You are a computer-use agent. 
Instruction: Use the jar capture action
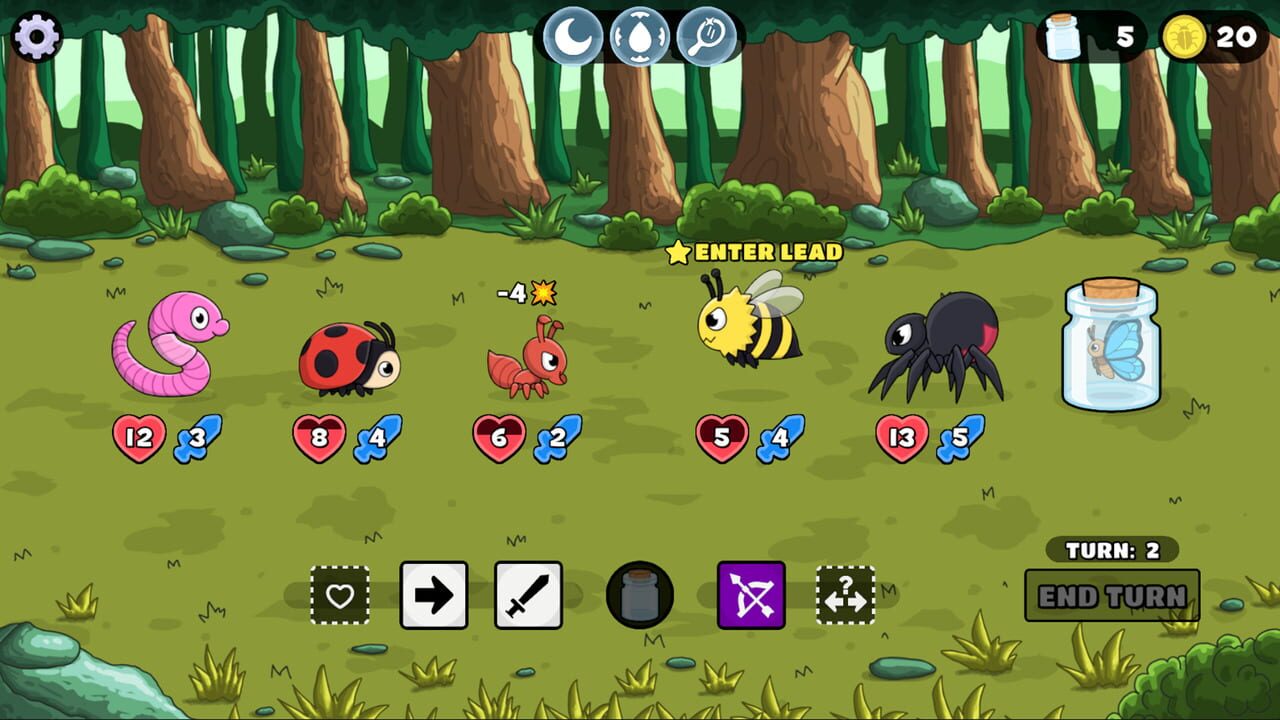click(641, 594)
